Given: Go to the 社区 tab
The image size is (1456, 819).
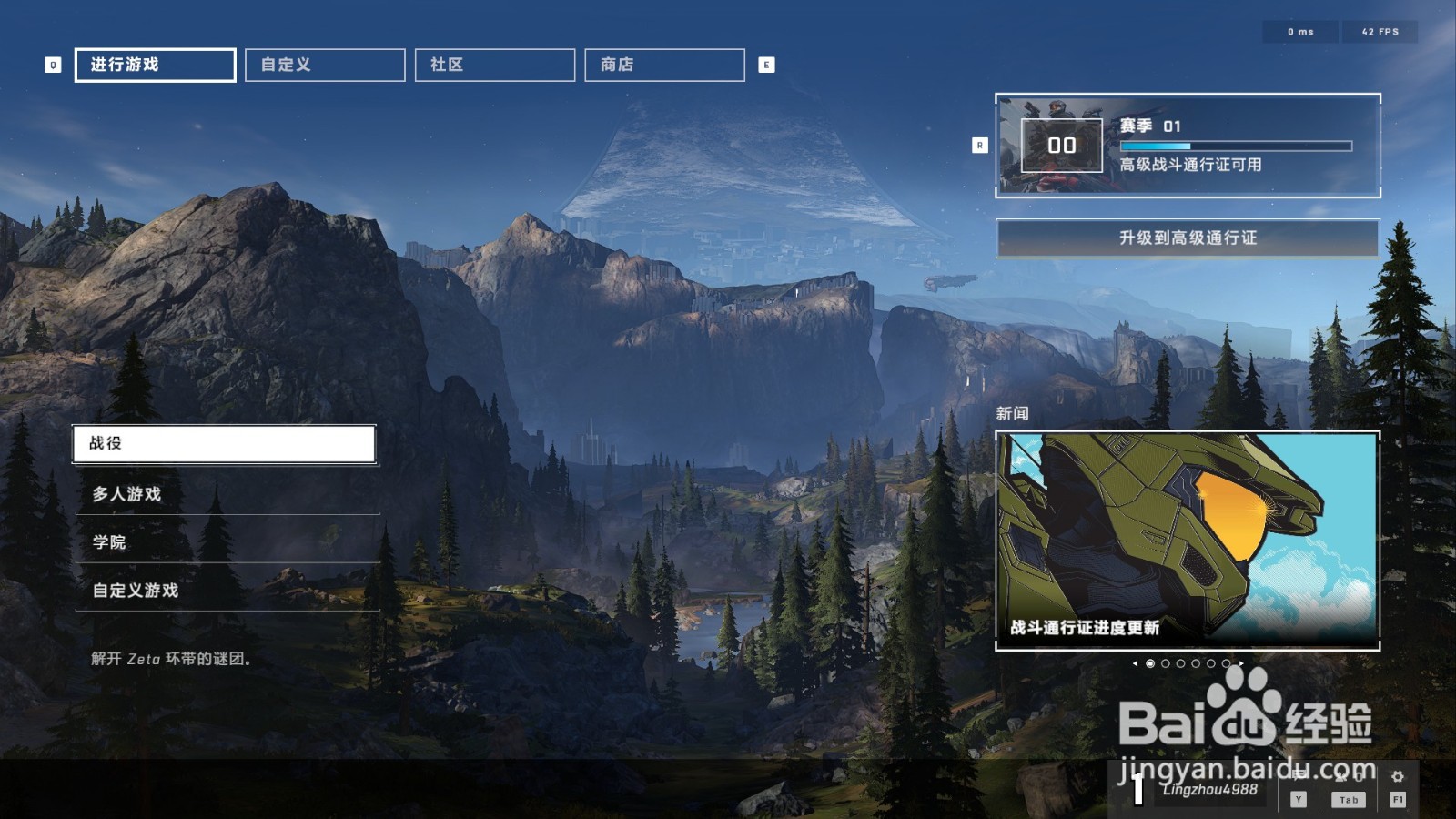Looking at the screenshot, I should pyautogui.click(x=495, y=65).
